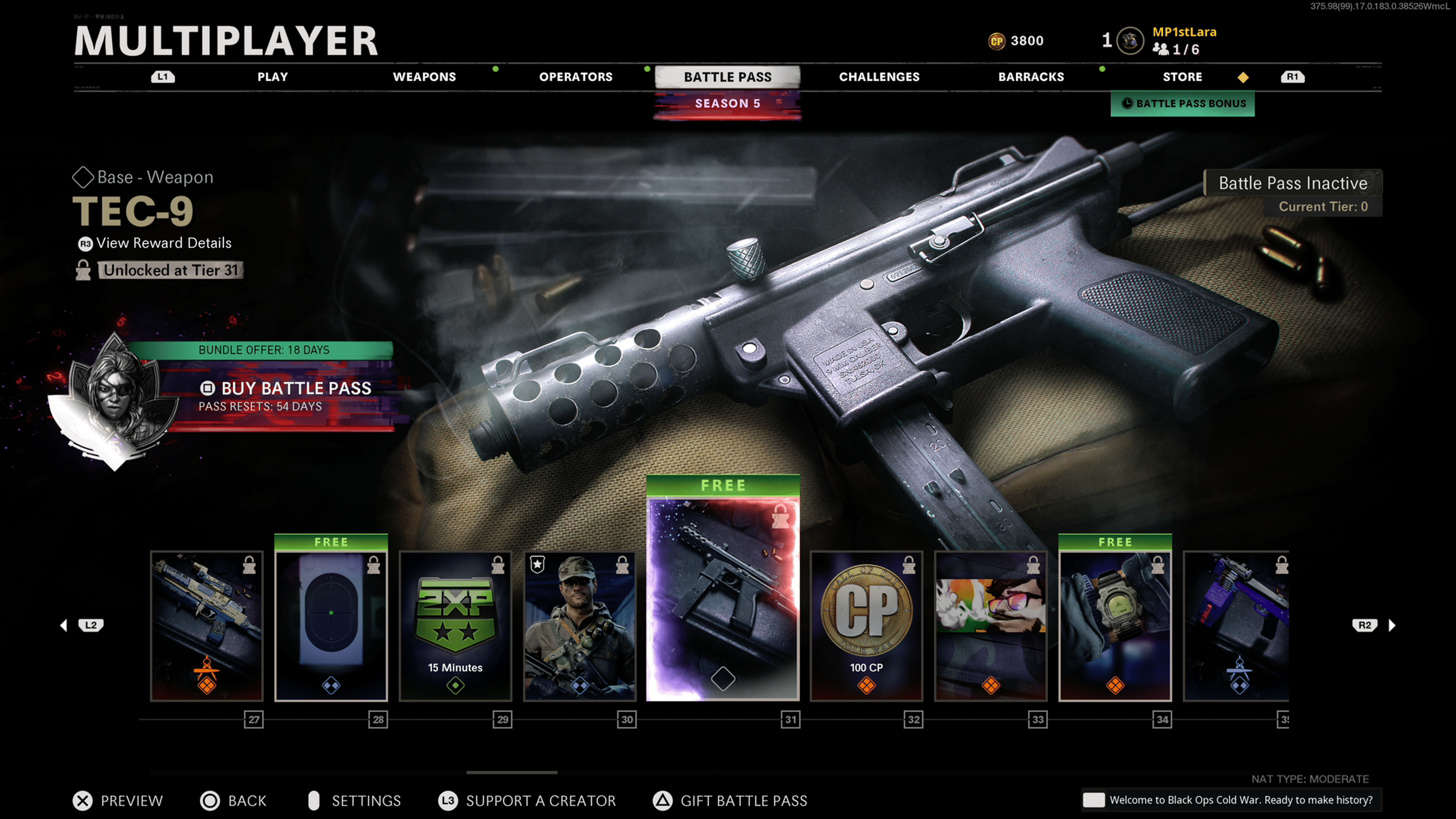Go to the Operators tab
The height and width of the screenshot is (819, 1456).
pos(576,77)
